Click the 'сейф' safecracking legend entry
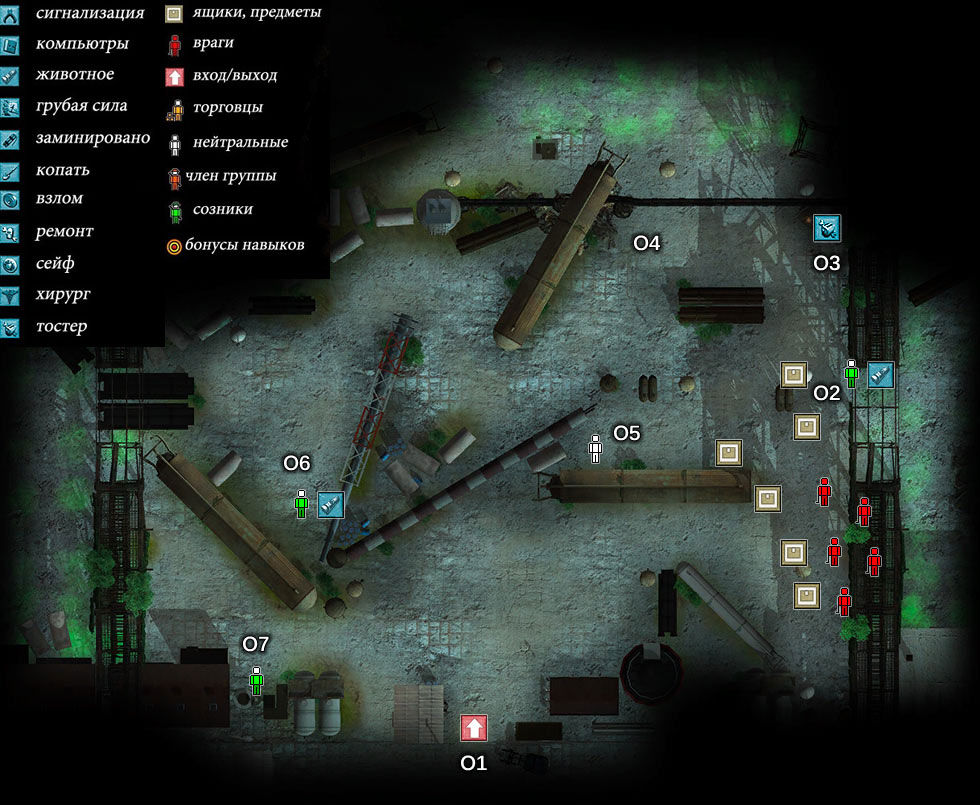980x805 pixels. click(x=54, y=263)
